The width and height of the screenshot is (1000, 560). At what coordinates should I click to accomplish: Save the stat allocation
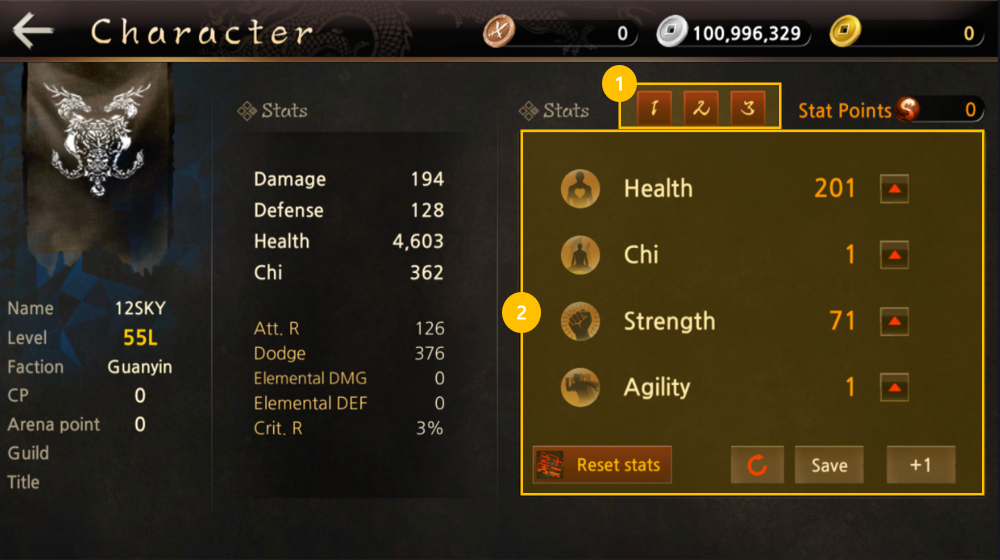[x=829, y=465]
